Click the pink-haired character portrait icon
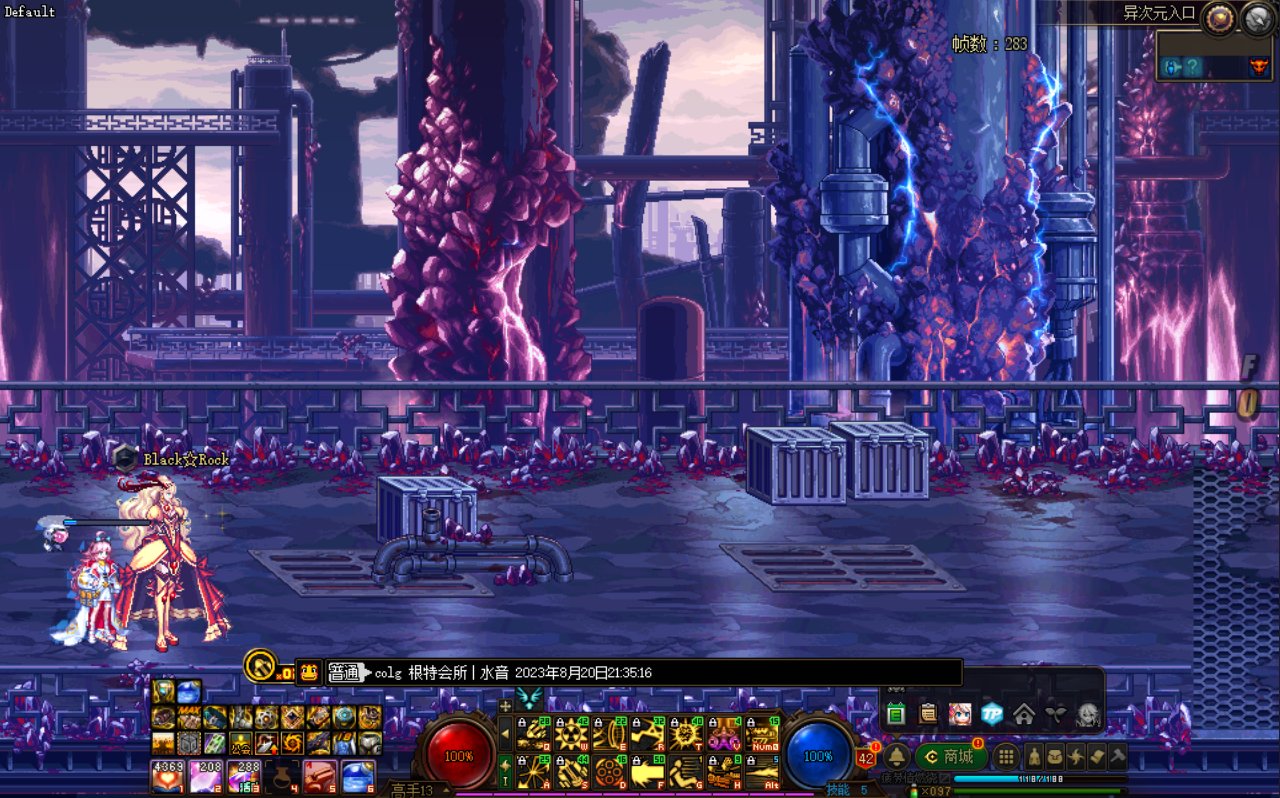The image size is (1280, 798). [960, 714]
